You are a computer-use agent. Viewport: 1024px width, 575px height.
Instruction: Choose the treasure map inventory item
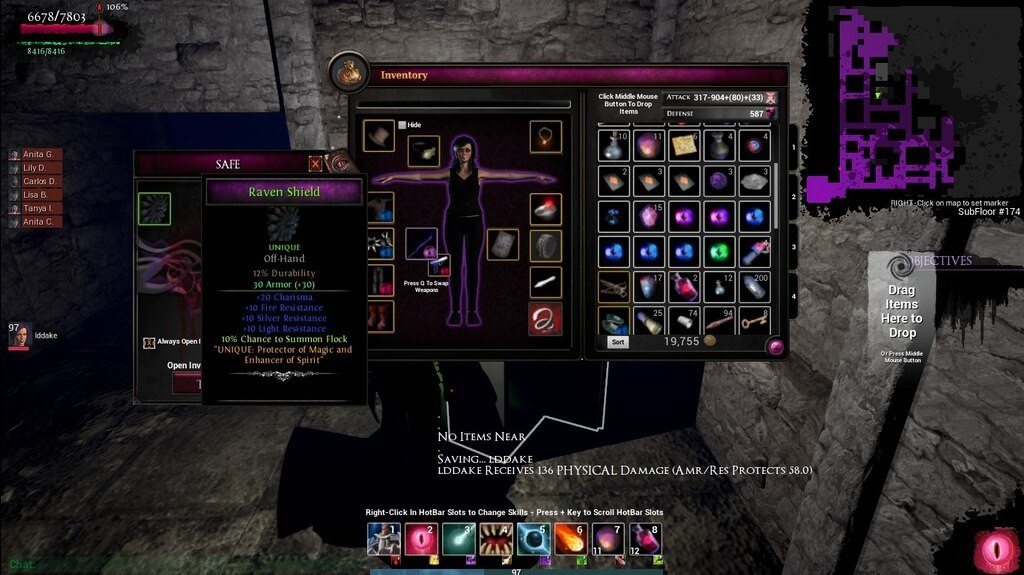tap(684, 146)
